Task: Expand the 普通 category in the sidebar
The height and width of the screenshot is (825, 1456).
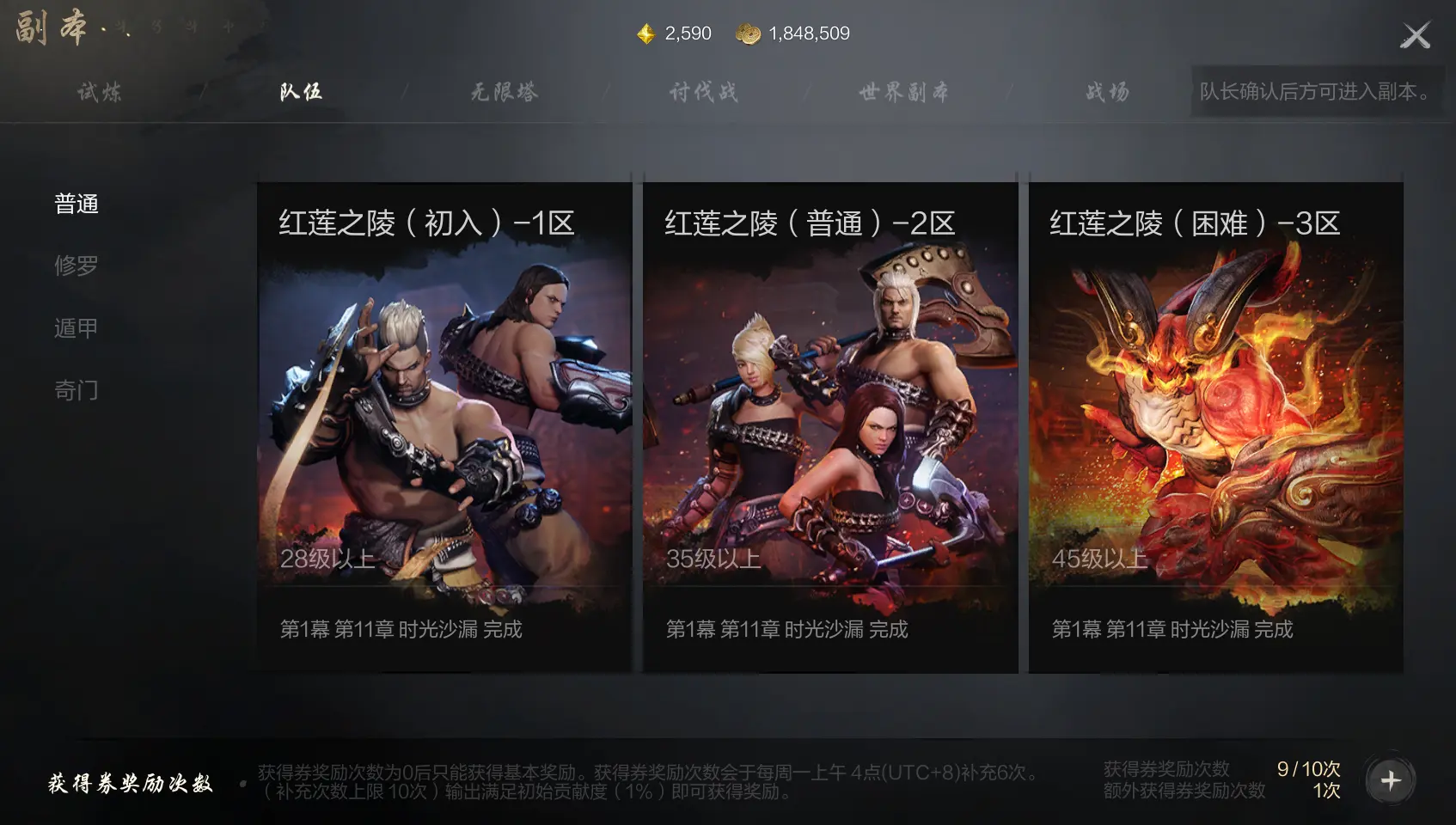Action: [76, 204]
